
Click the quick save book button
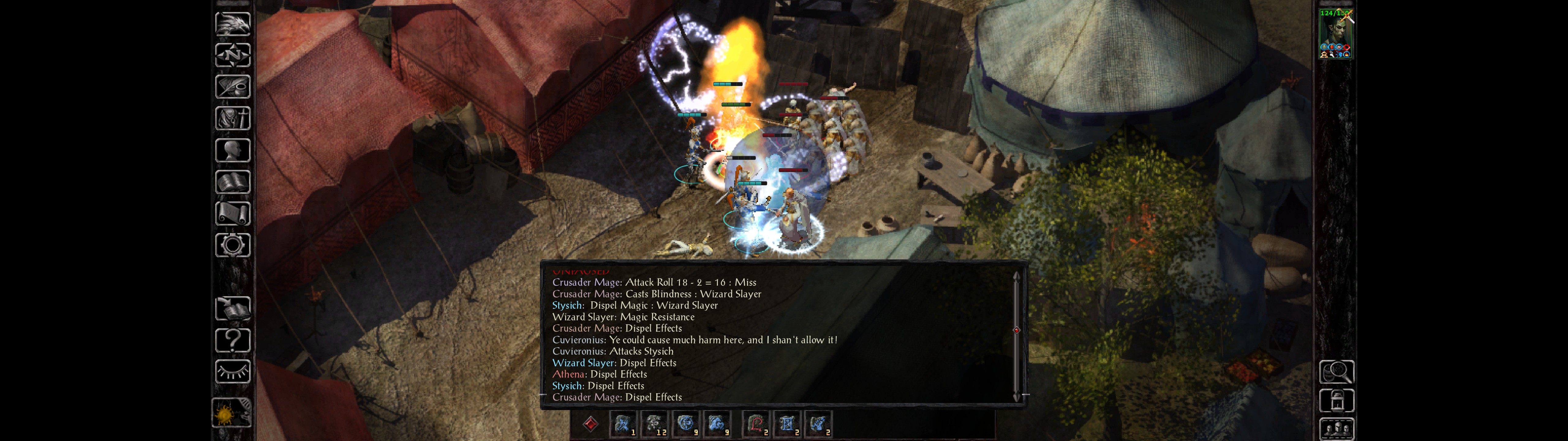click(x=232, y=309)
